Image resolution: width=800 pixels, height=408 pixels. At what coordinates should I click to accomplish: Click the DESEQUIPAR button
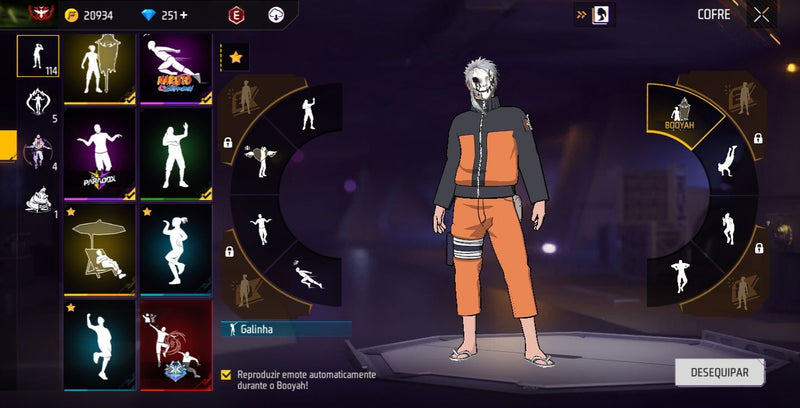coord(719,372)
